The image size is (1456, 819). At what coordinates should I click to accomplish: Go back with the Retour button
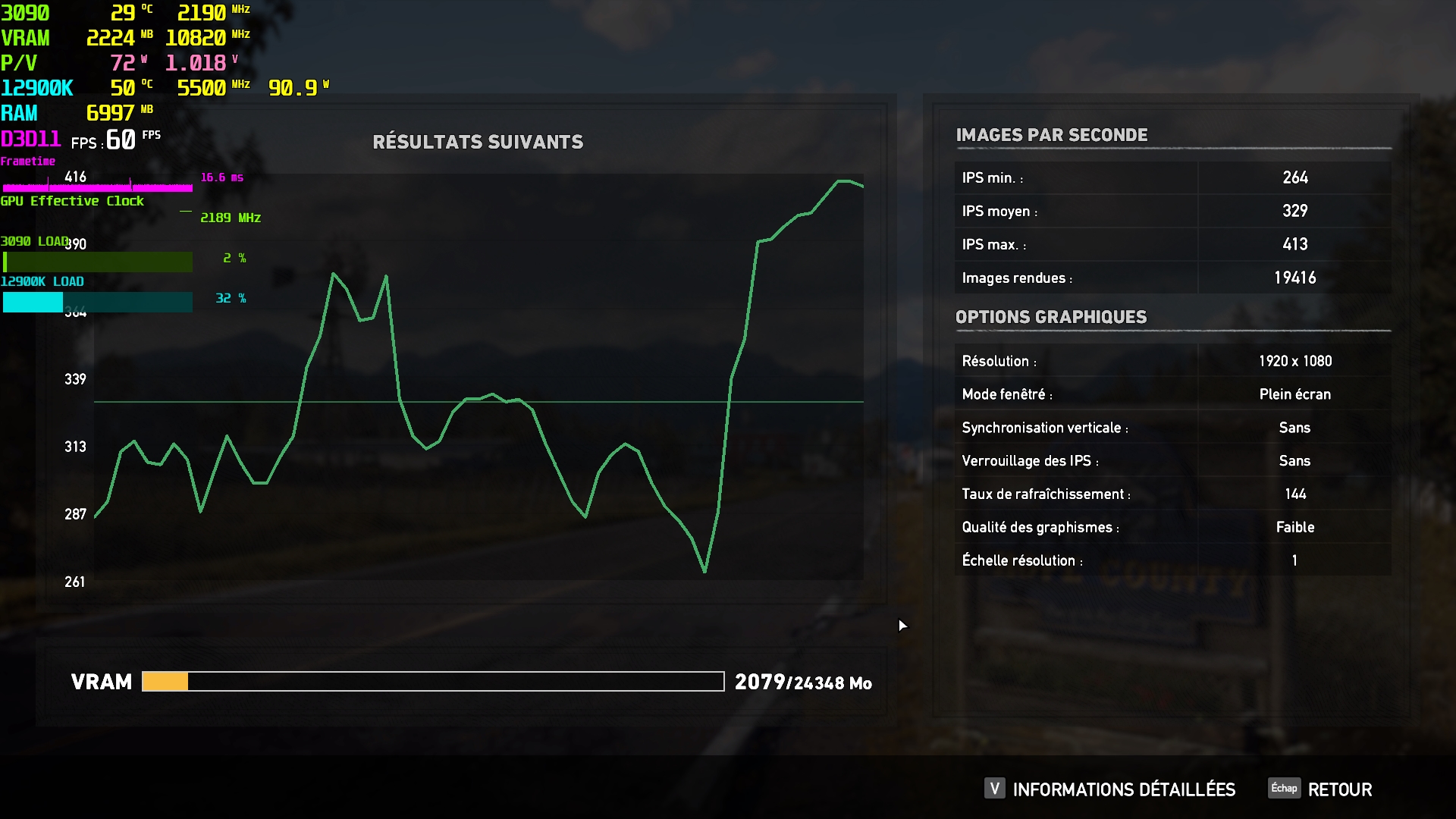coord(1339,789)
